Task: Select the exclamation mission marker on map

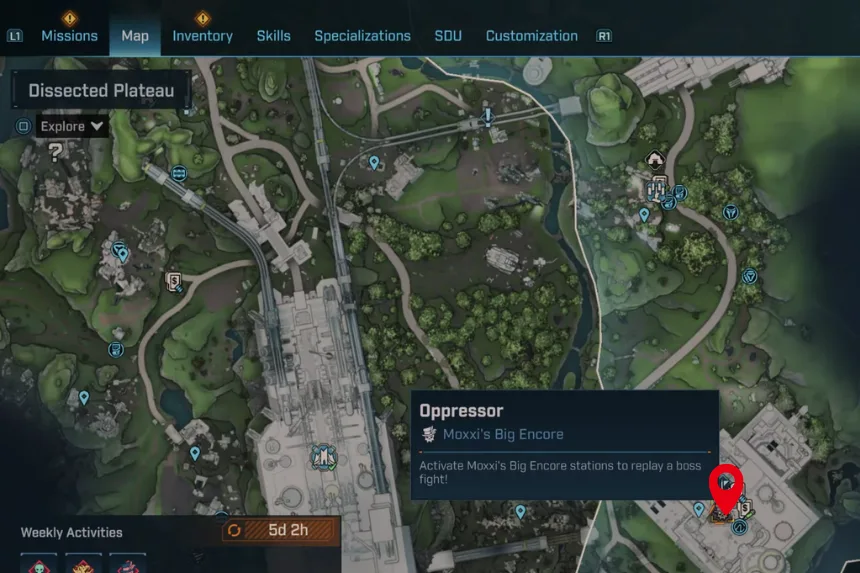Action: (488, 117)
